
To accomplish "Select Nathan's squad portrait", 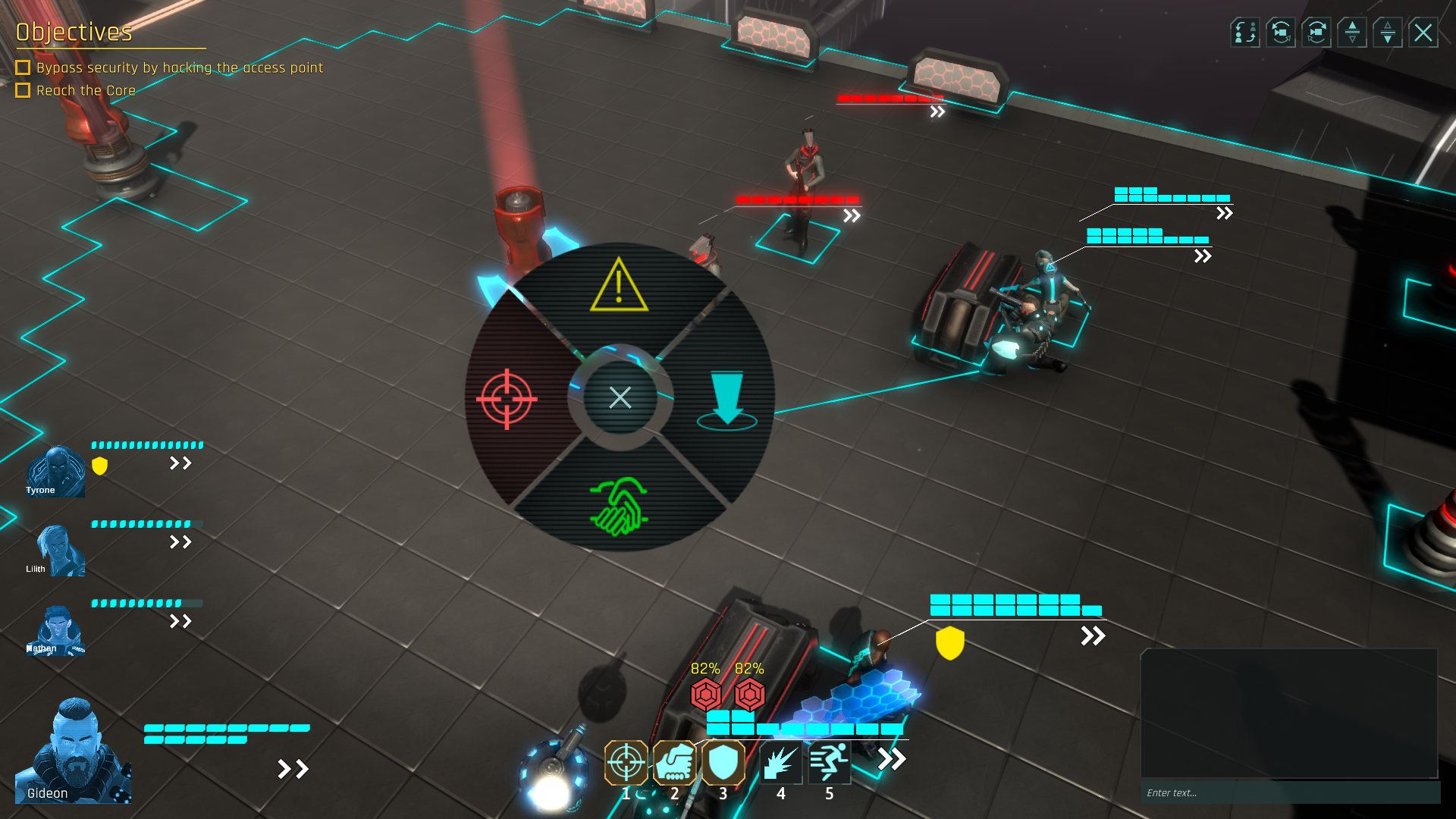I will (56, 630).
